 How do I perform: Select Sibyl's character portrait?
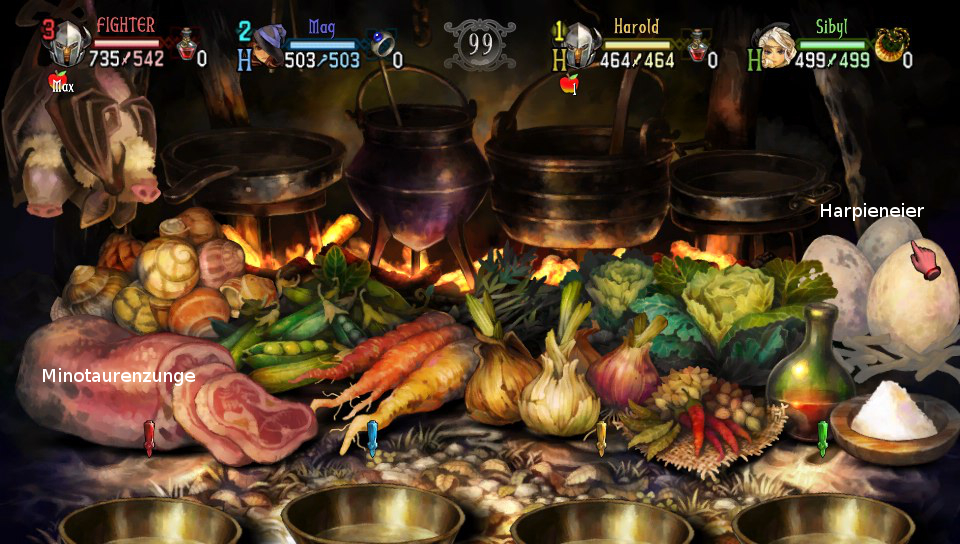pos(777,45)
